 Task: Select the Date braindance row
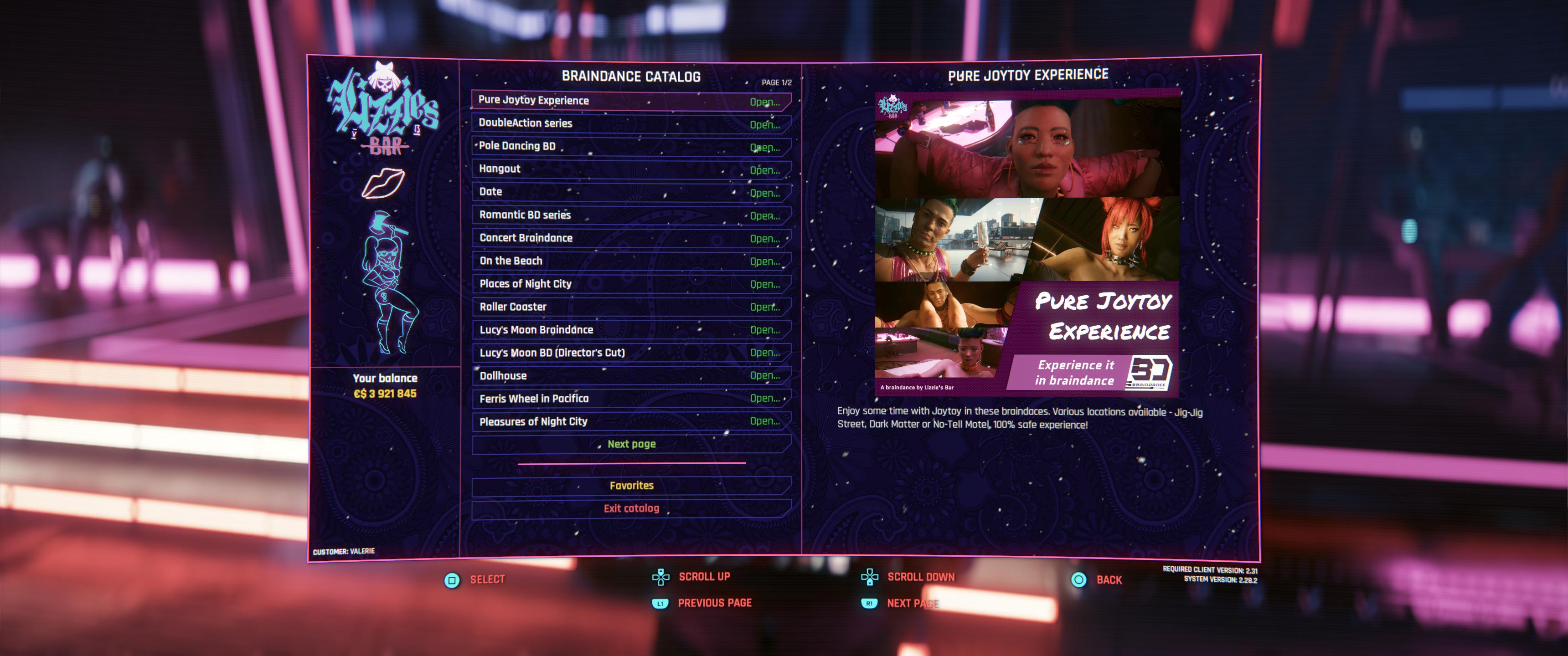click(630, 192)
